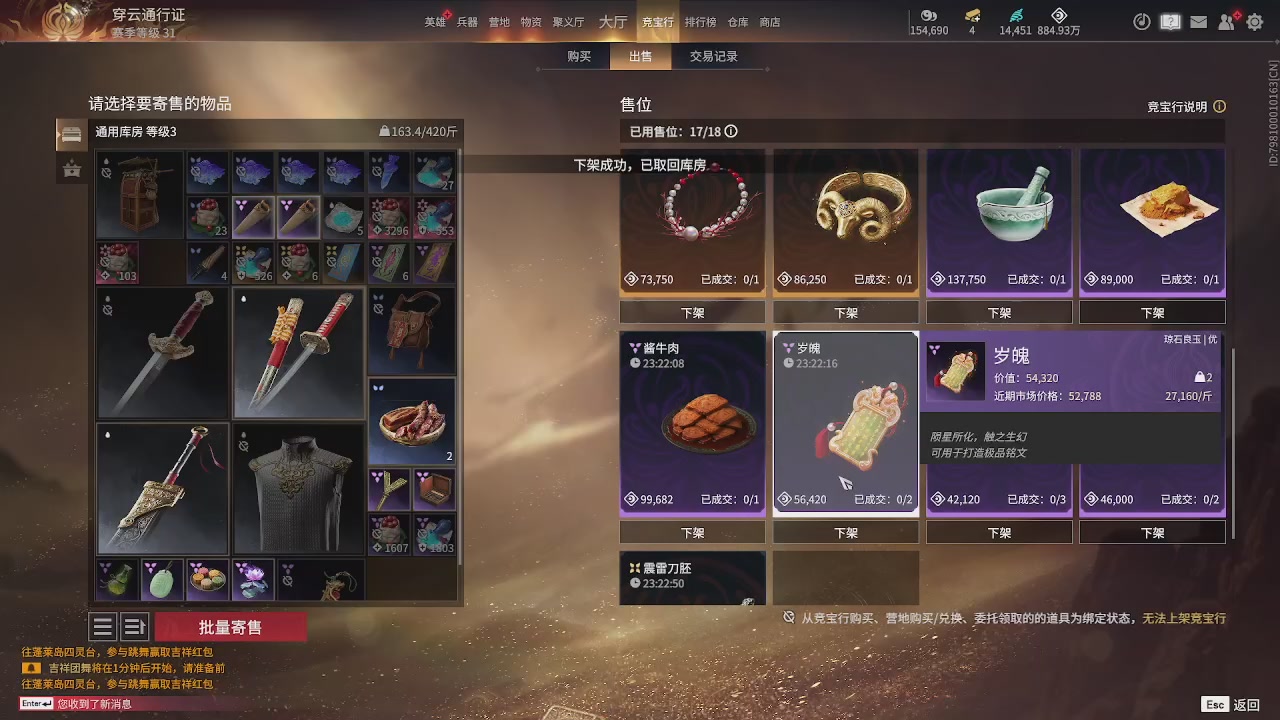
Task: Toggle the sort-order icon next to 批量寄售
Action: [134, 626]
